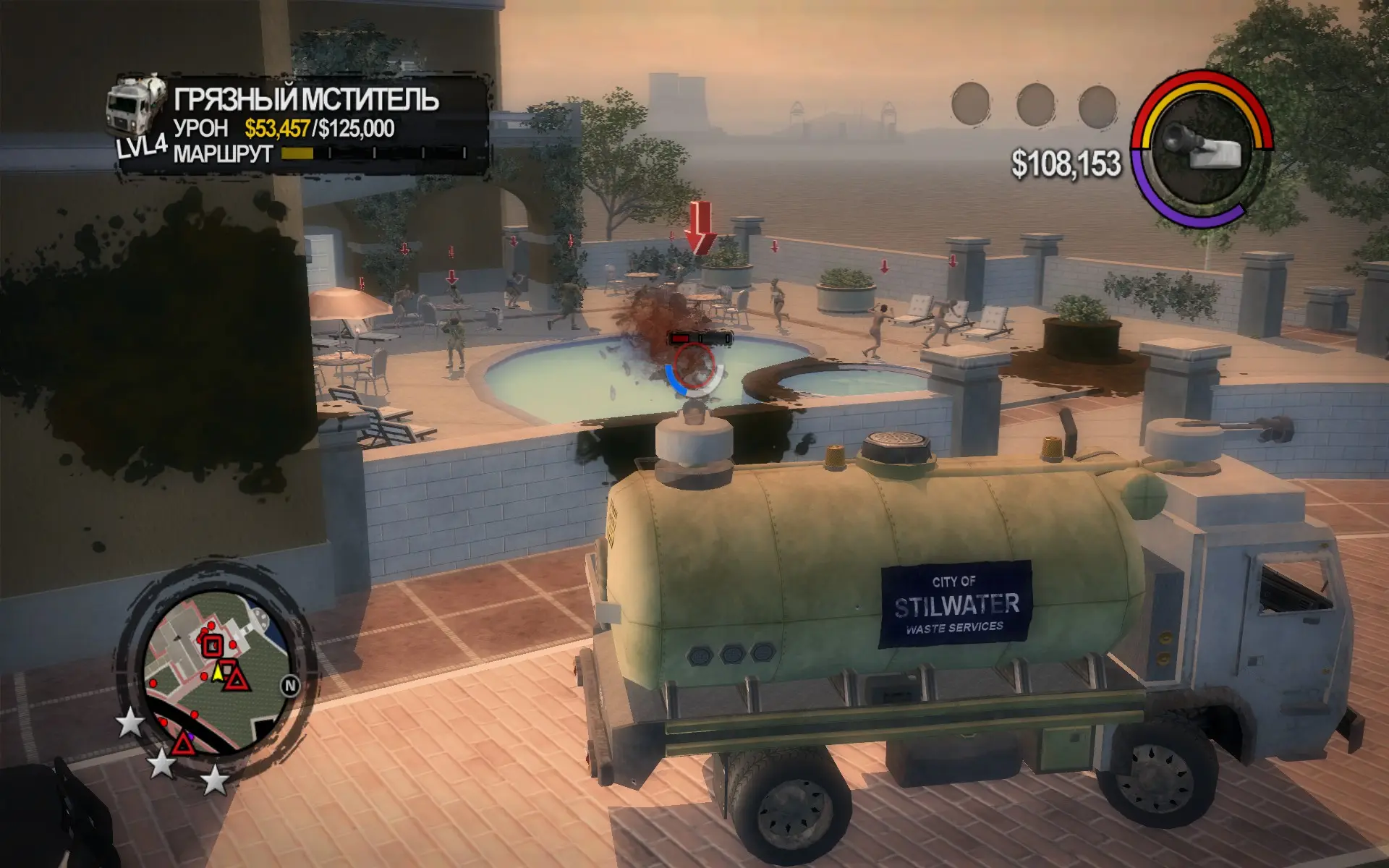Click the septic truck activity icon
The height and width of the screenshot is (868, 1389).
137,114
